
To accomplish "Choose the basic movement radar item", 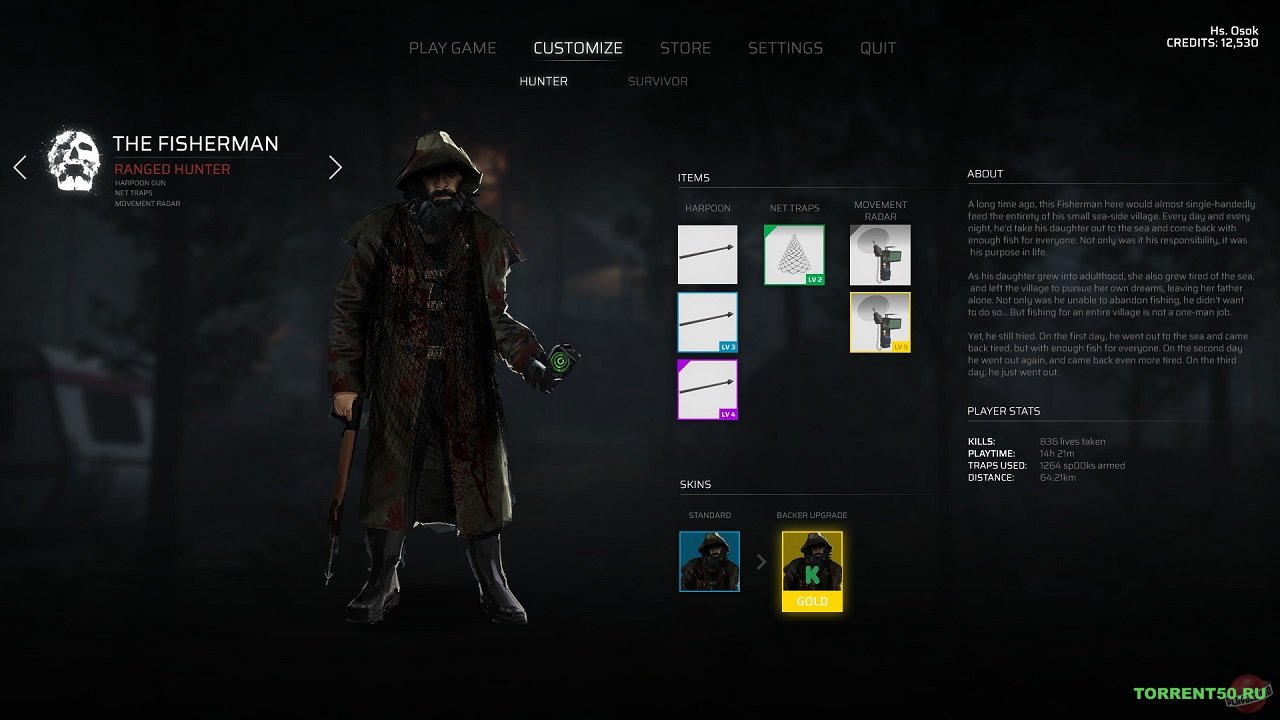I will [x=880, y=255].
